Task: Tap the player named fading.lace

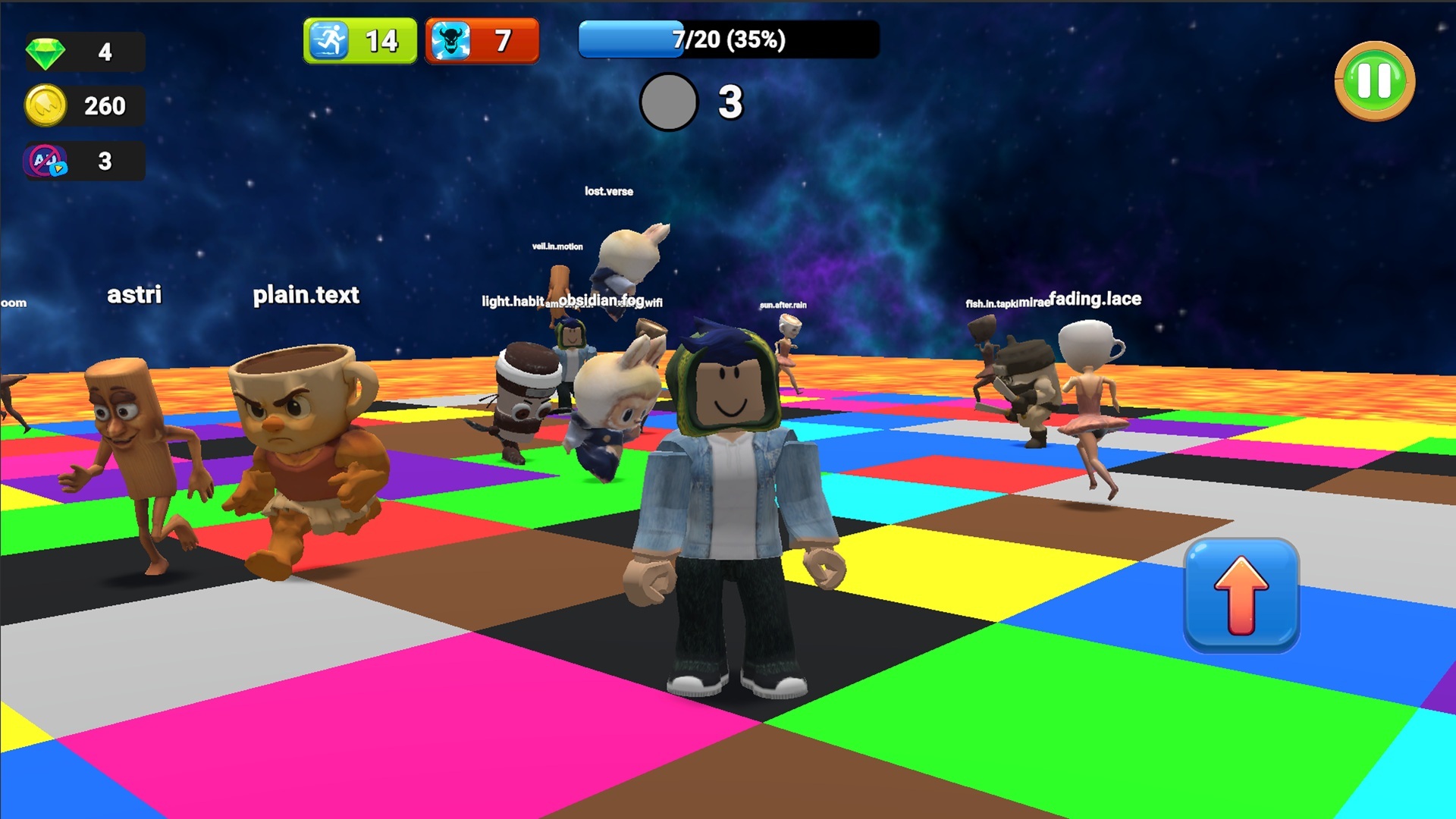Action: click(1094, 299)
